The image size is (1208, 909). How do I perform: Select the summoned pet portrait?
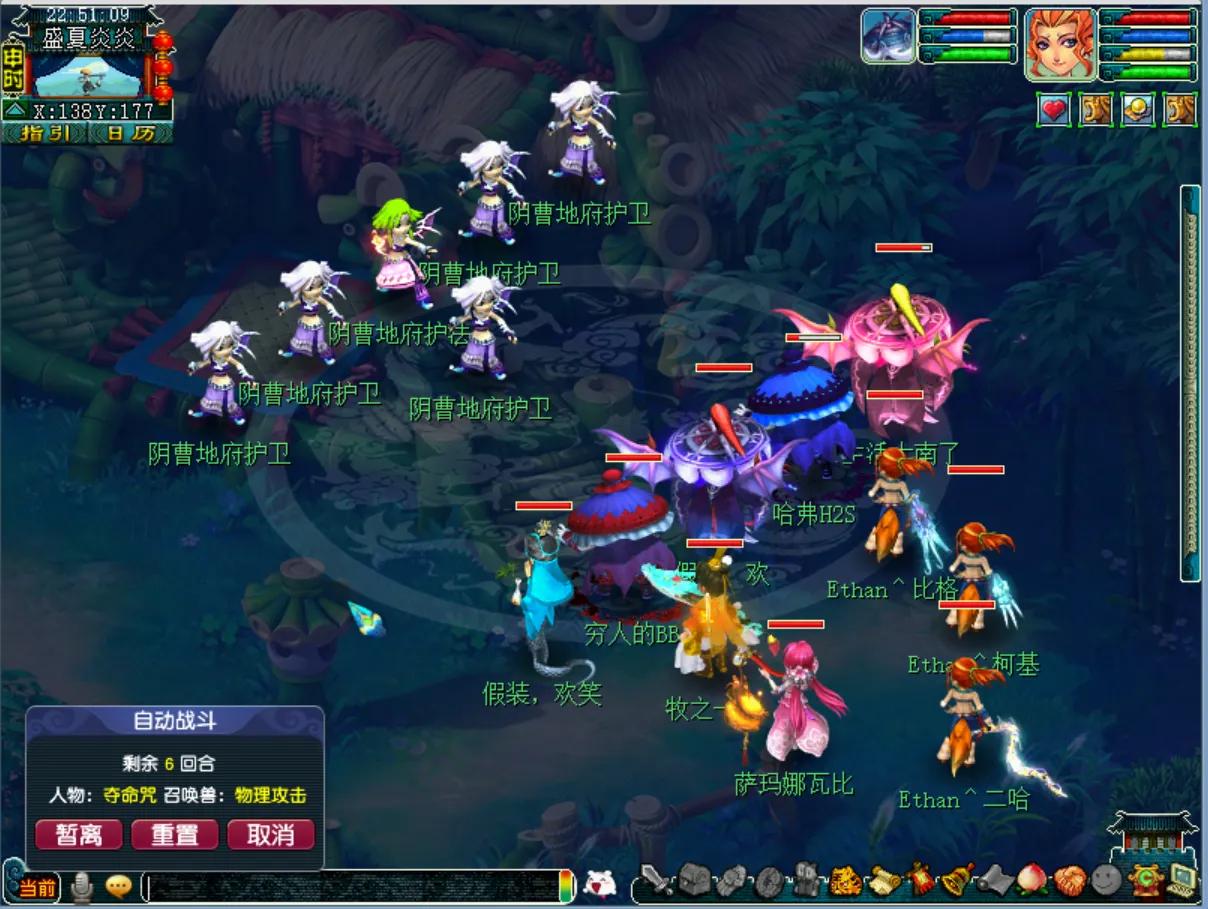point(889,37)
